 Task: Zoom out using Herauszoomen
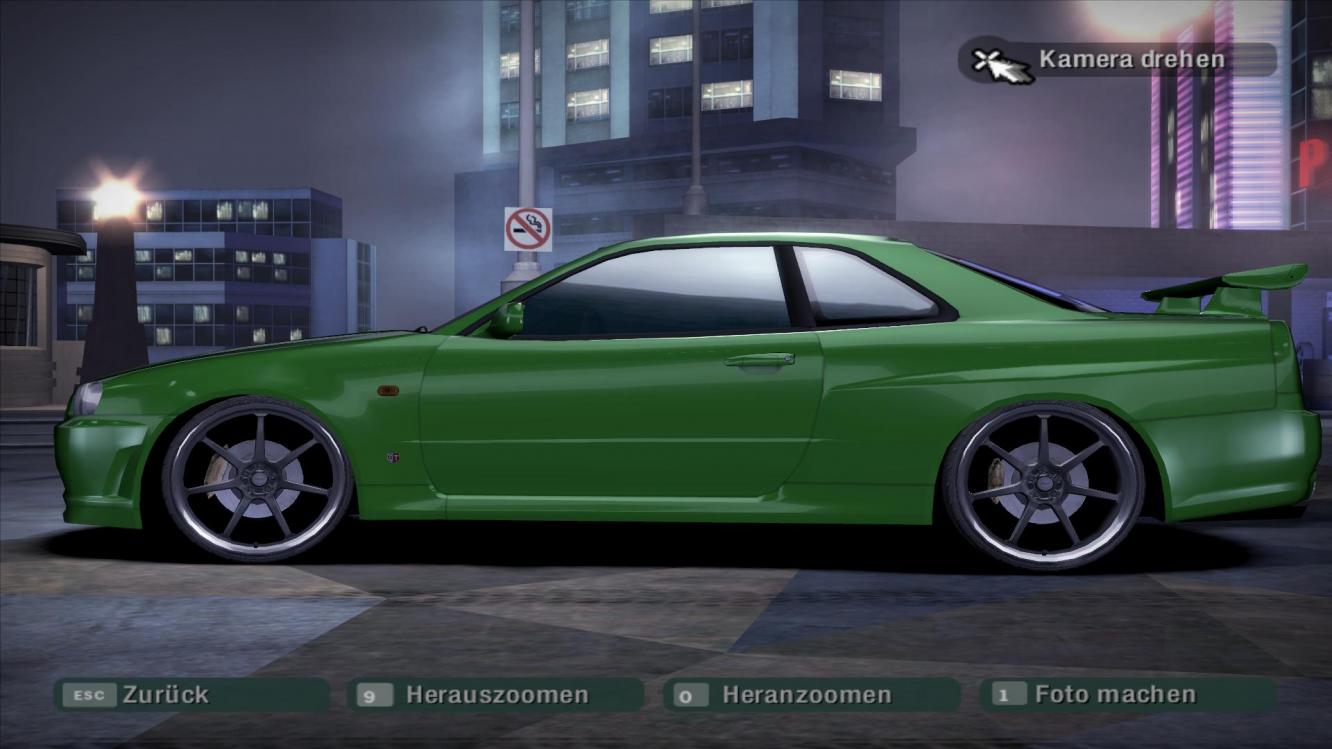click(495, 695)
